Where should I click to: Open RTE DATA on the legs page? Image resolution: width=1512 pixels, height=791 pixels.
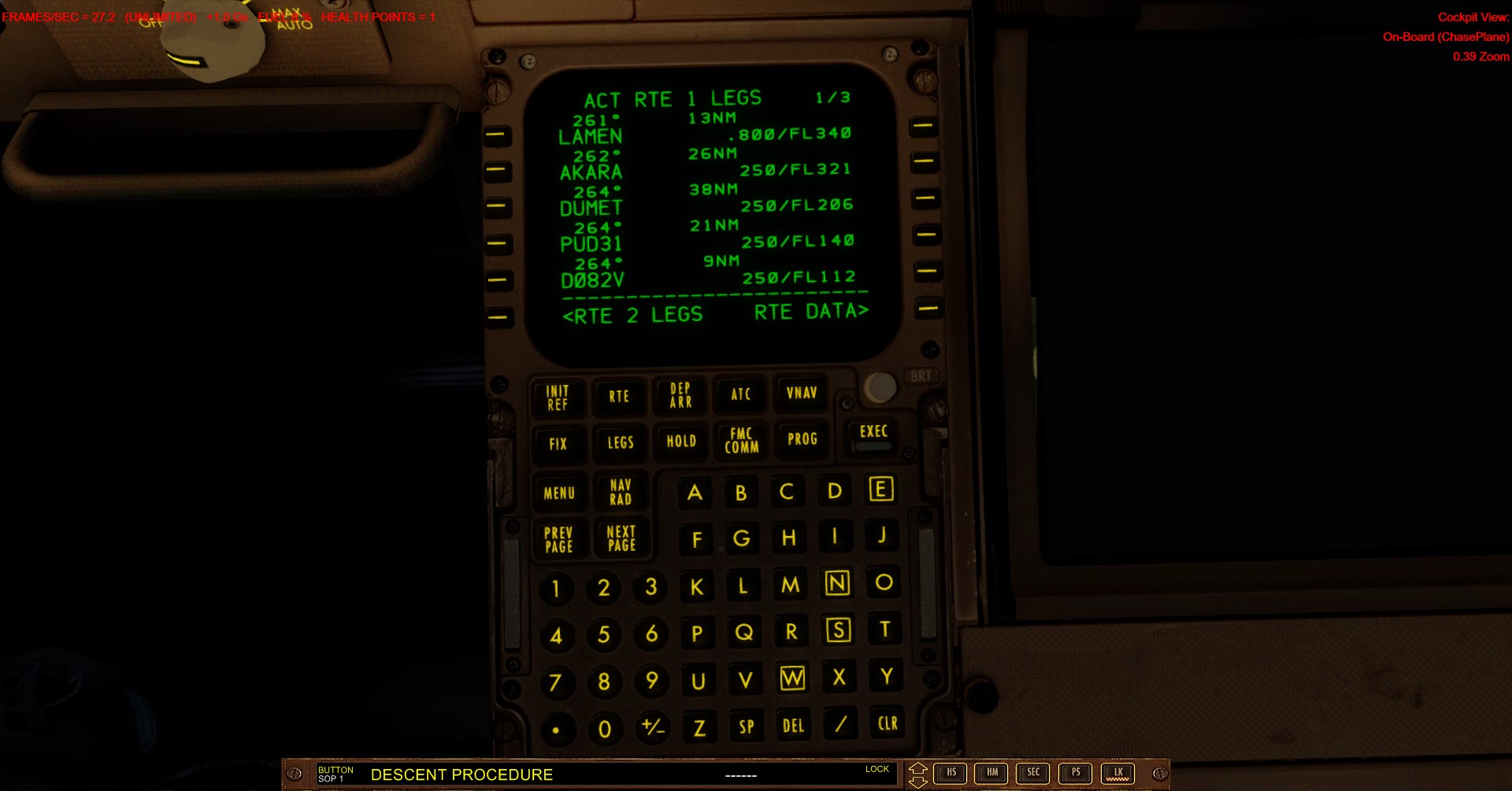coord(810,312)
